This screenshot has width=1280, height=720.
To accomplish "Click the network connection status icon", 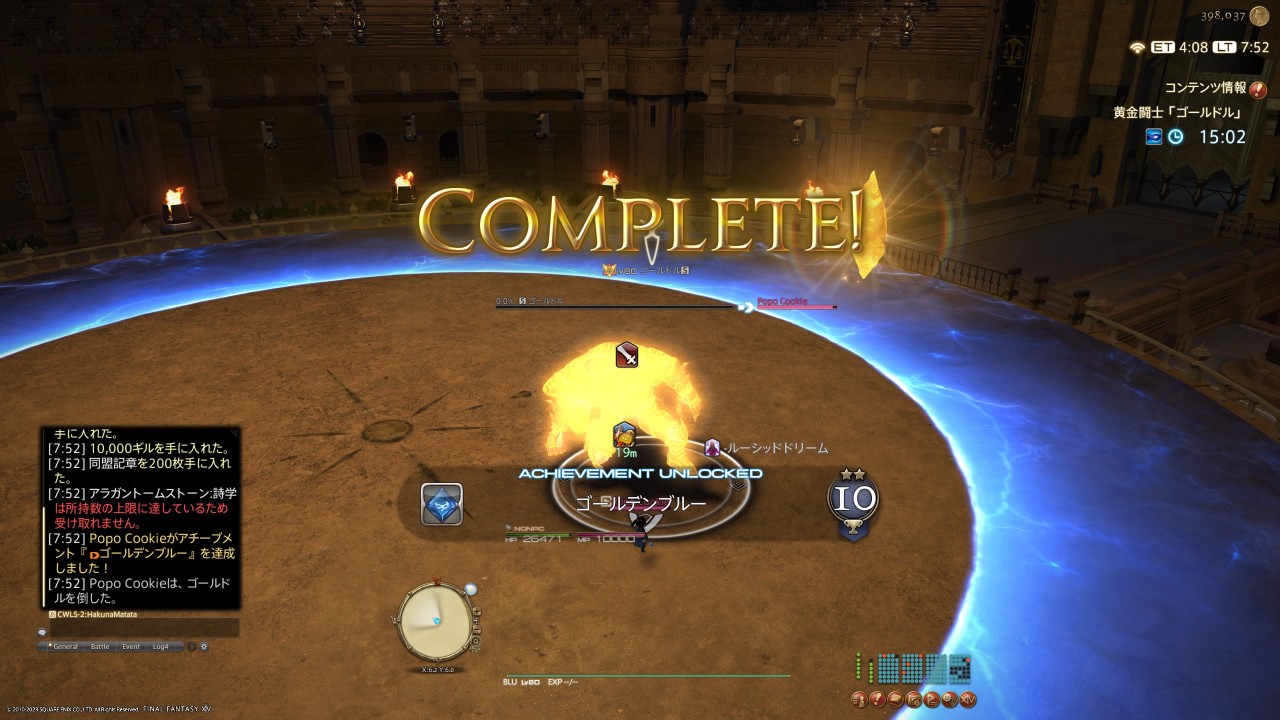I will coord(1136,47).
